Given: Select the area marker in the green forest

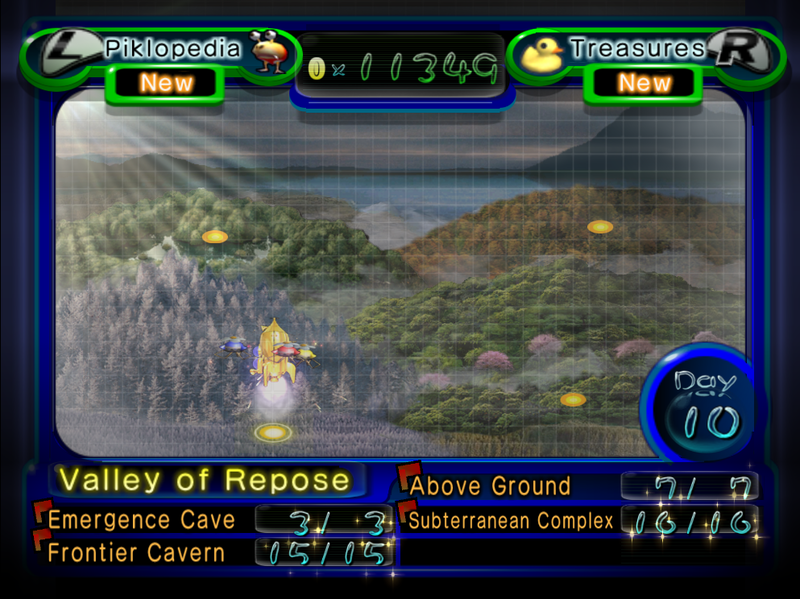Looking at the screenshot, I should coord(215,237).
